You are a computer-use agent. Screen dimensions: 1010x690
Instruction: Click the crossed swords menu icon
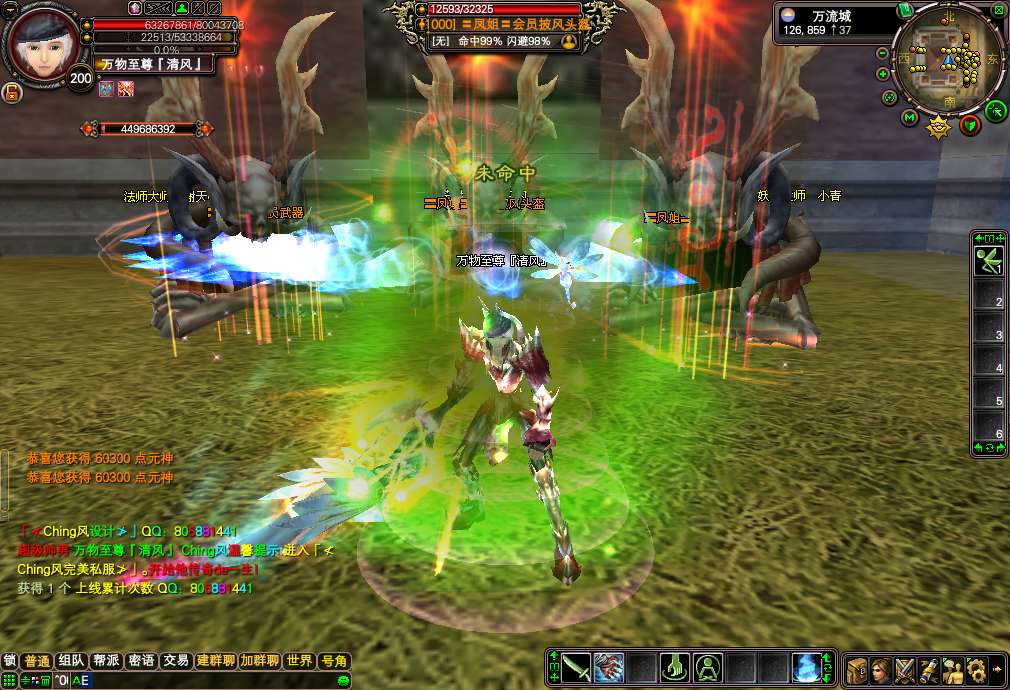[x=905, y=669]
